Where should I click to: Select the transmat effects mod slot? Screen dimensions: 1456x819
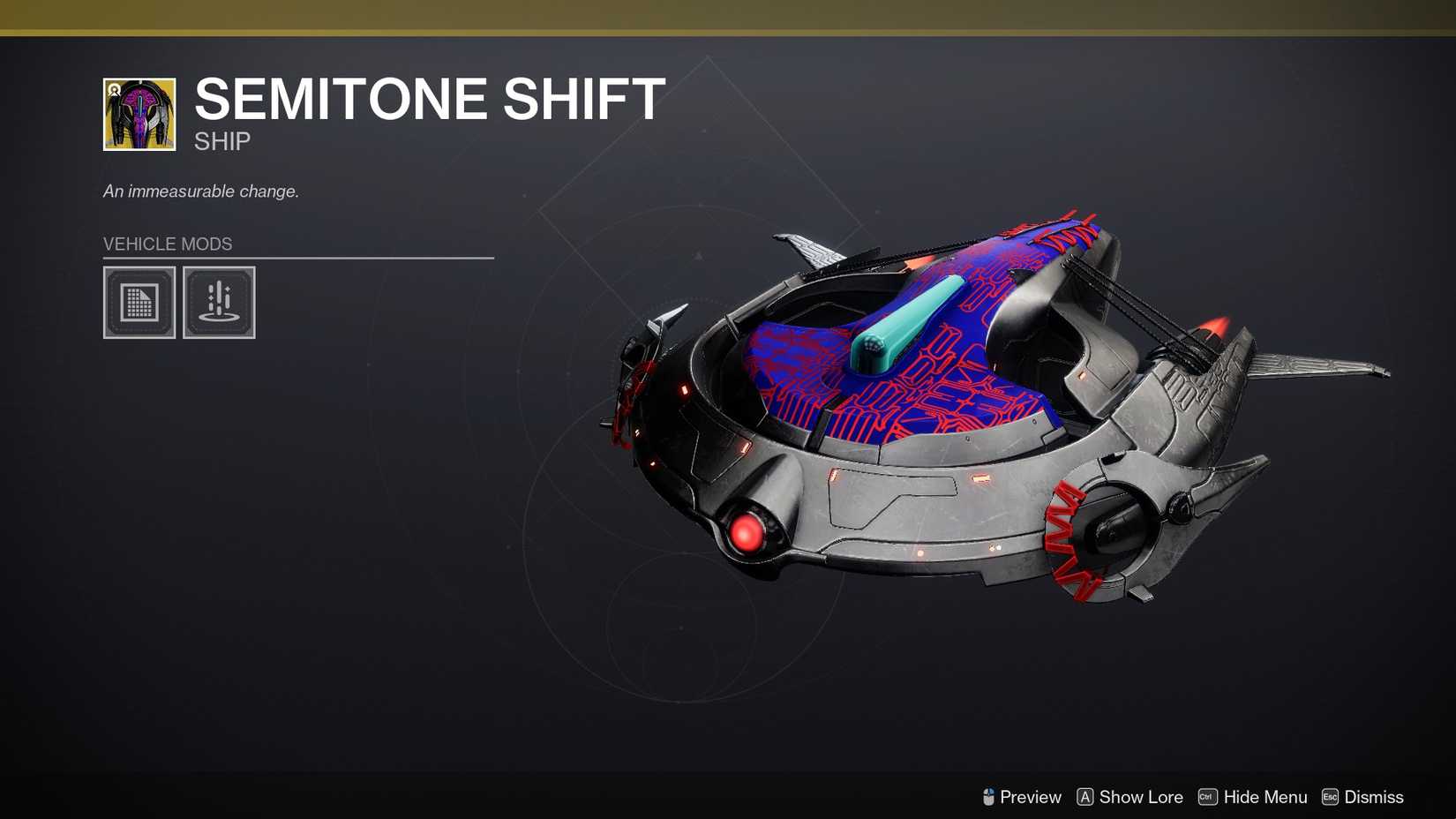pos(220,303)
